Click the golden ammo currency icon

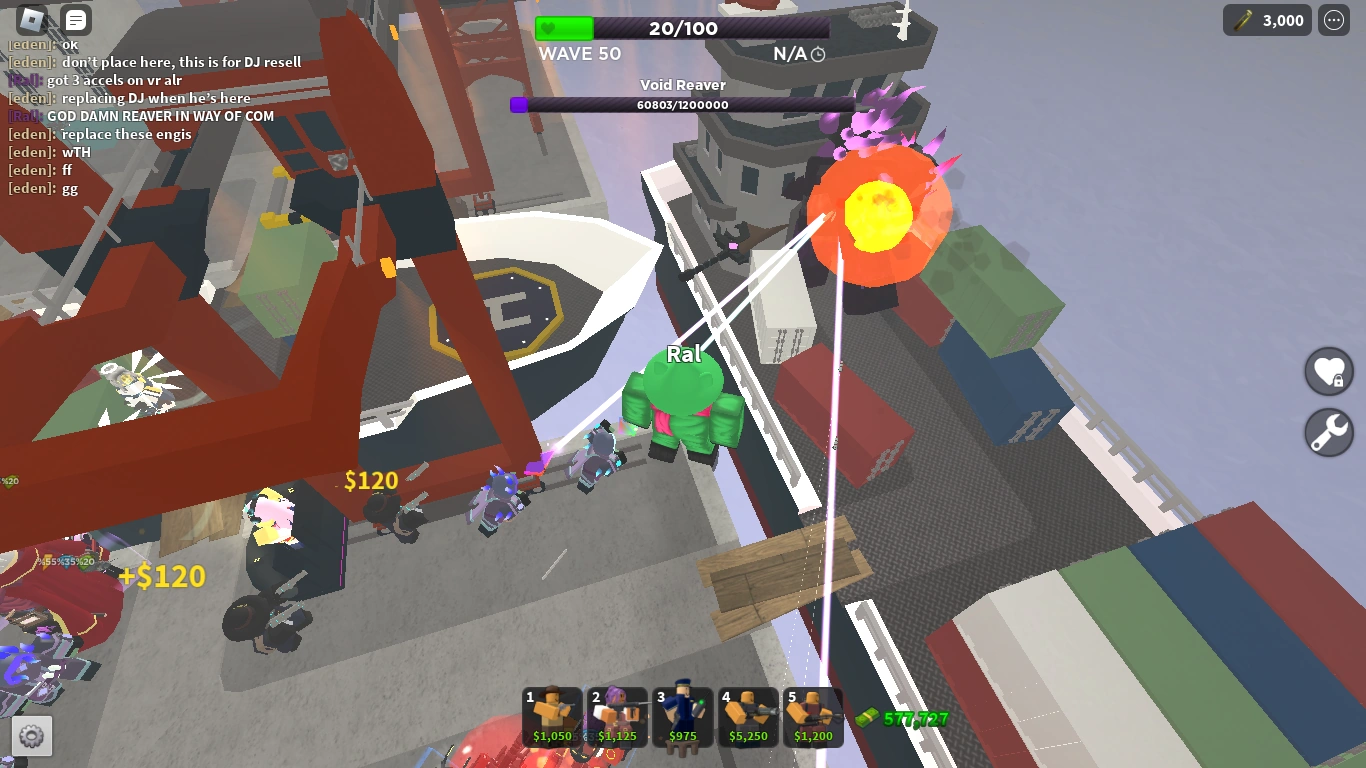click(1241, 20)
